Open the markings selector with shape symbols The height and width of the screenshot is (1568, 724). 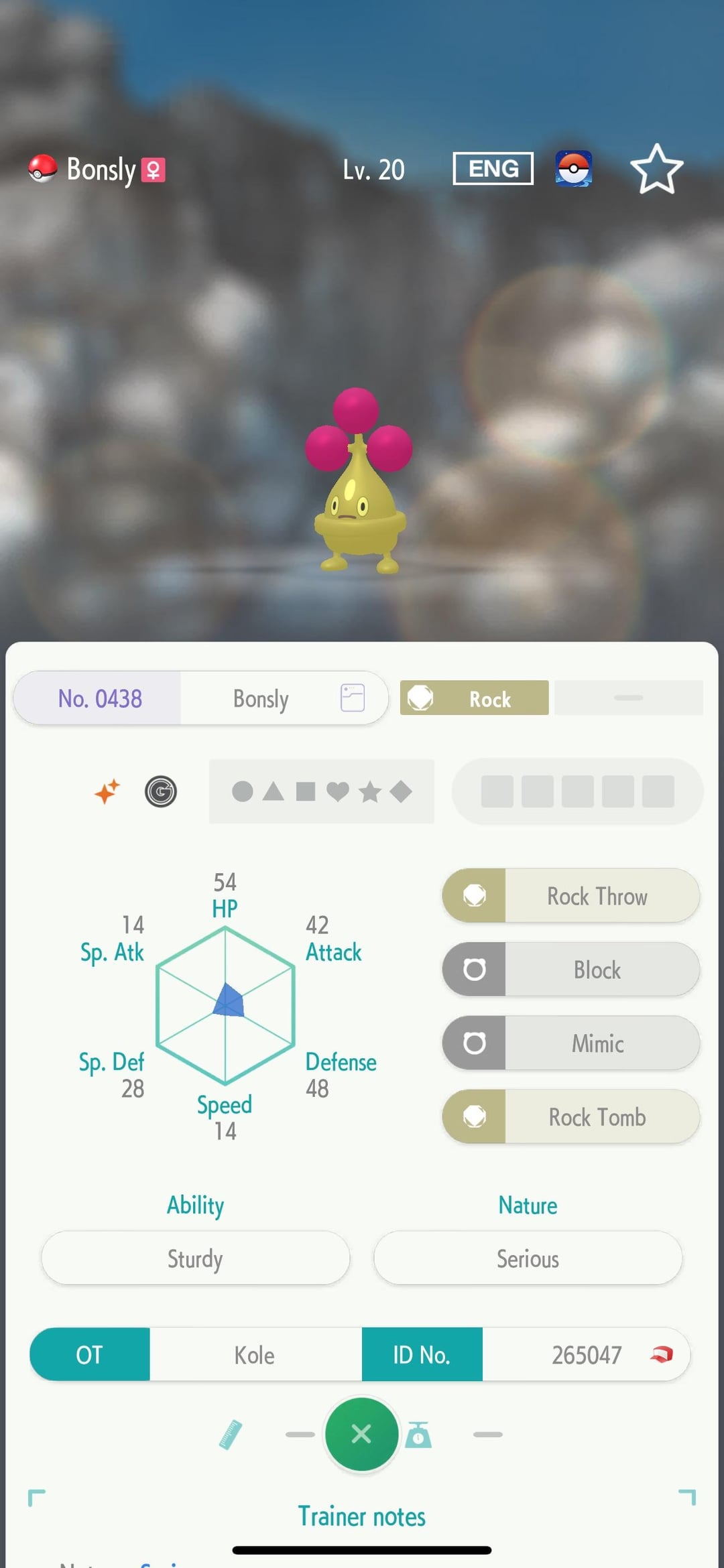[x=321, y=791]
